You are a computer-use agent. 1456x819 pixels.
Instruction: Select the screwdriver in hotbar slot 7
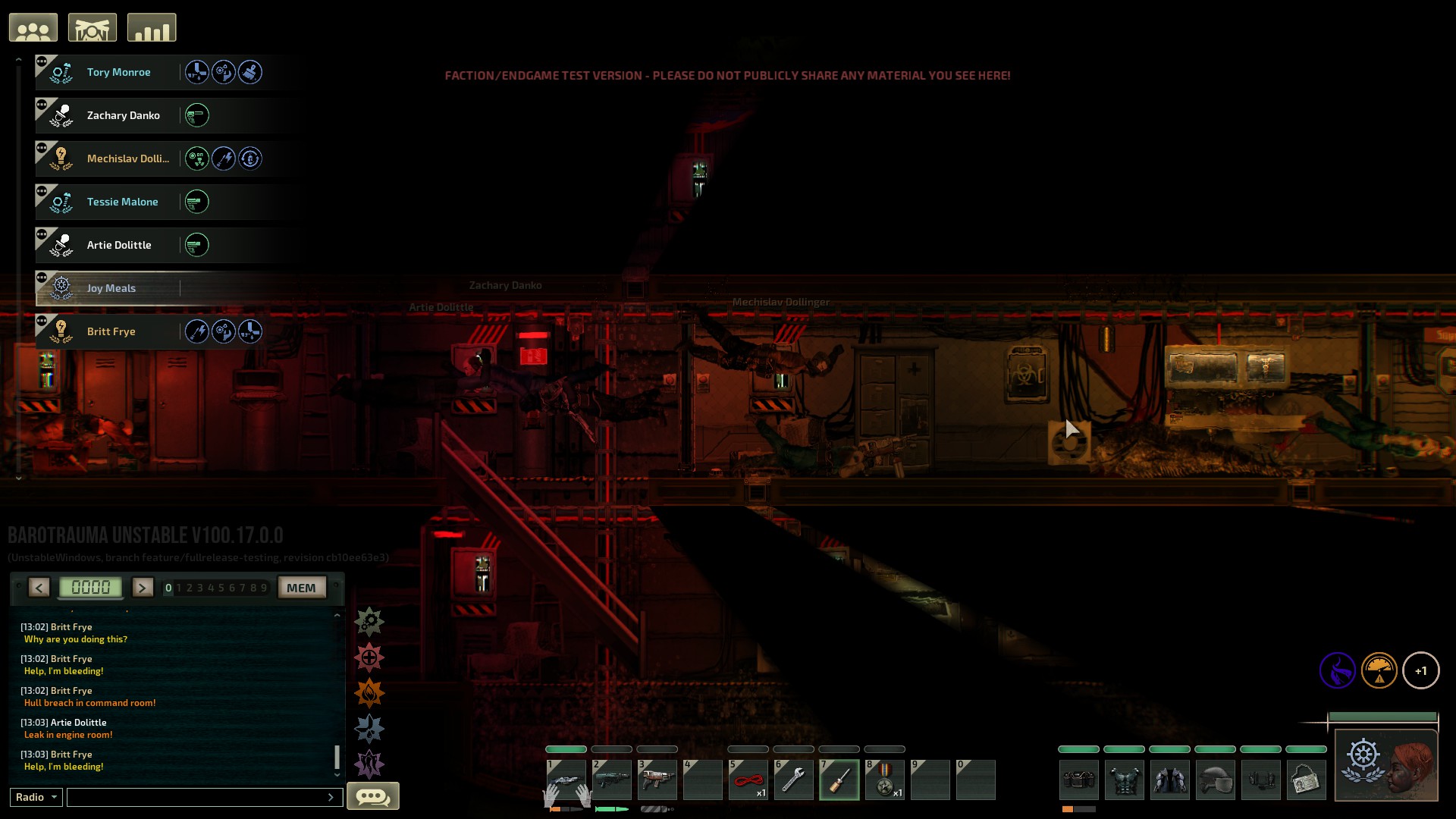(x=839, y=780)
